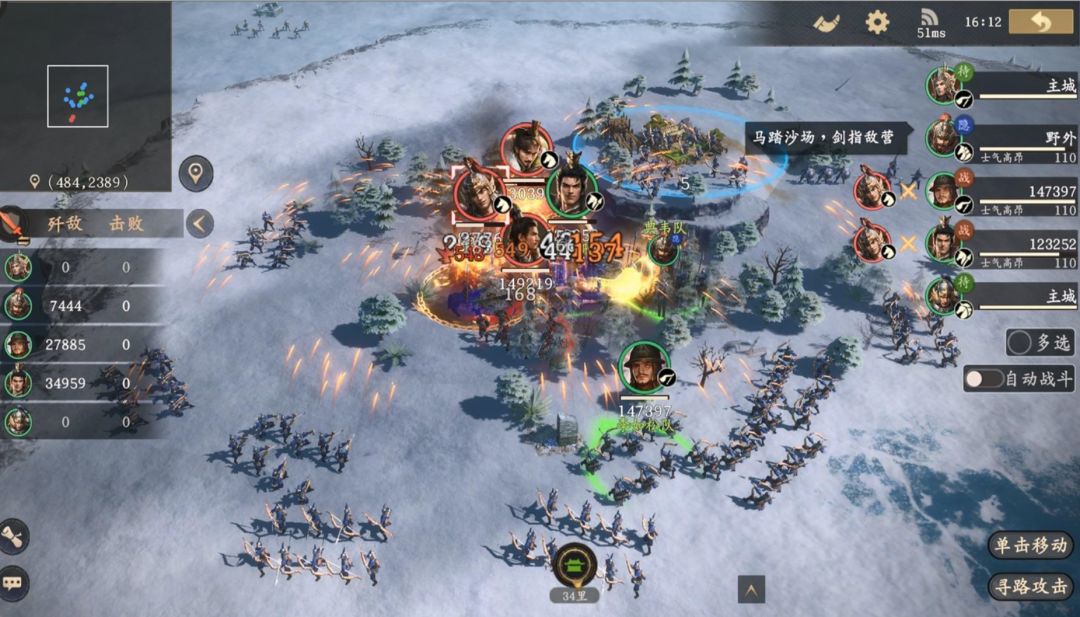Open the scroll icon menu
Viewport: 1080px width, 617px height.
click(x=14, y=536)
